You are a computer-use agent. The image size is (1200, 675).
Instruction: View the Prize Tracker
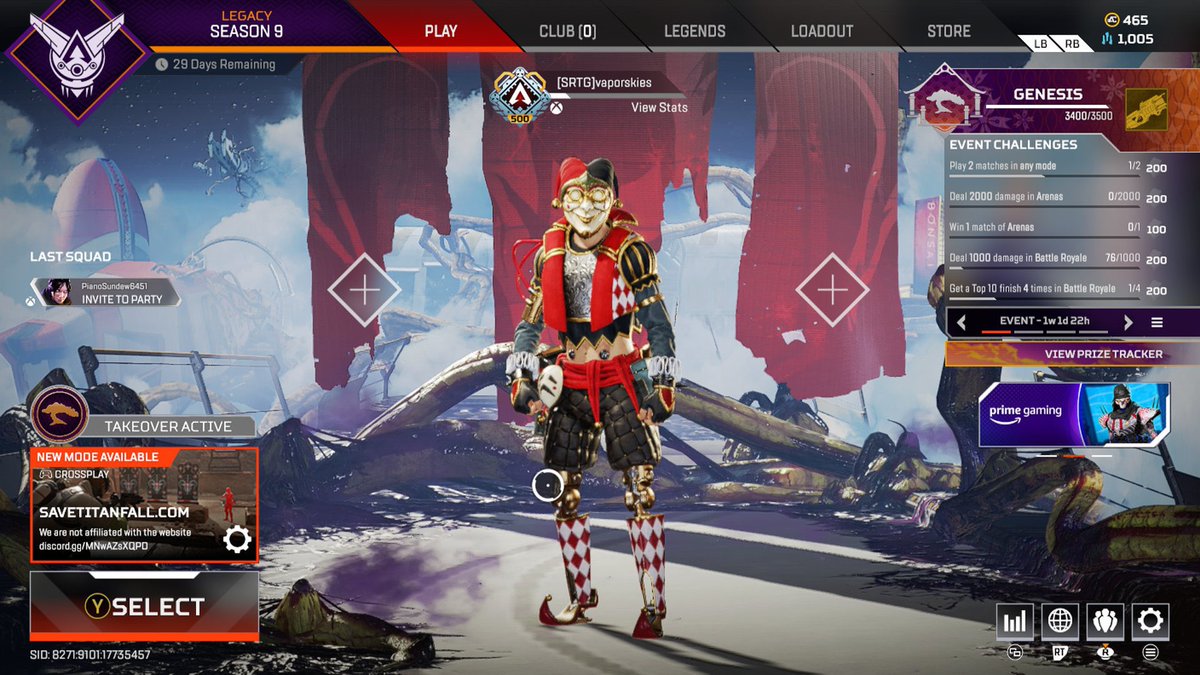point(1071,354)
